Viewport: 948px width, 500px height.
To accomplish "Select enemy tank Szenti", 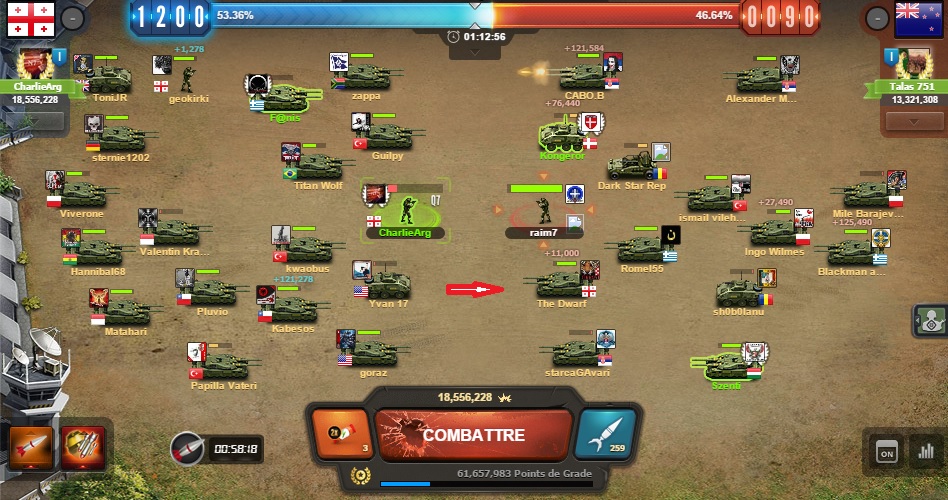I will pyautogui.click(x=725, y=365).
